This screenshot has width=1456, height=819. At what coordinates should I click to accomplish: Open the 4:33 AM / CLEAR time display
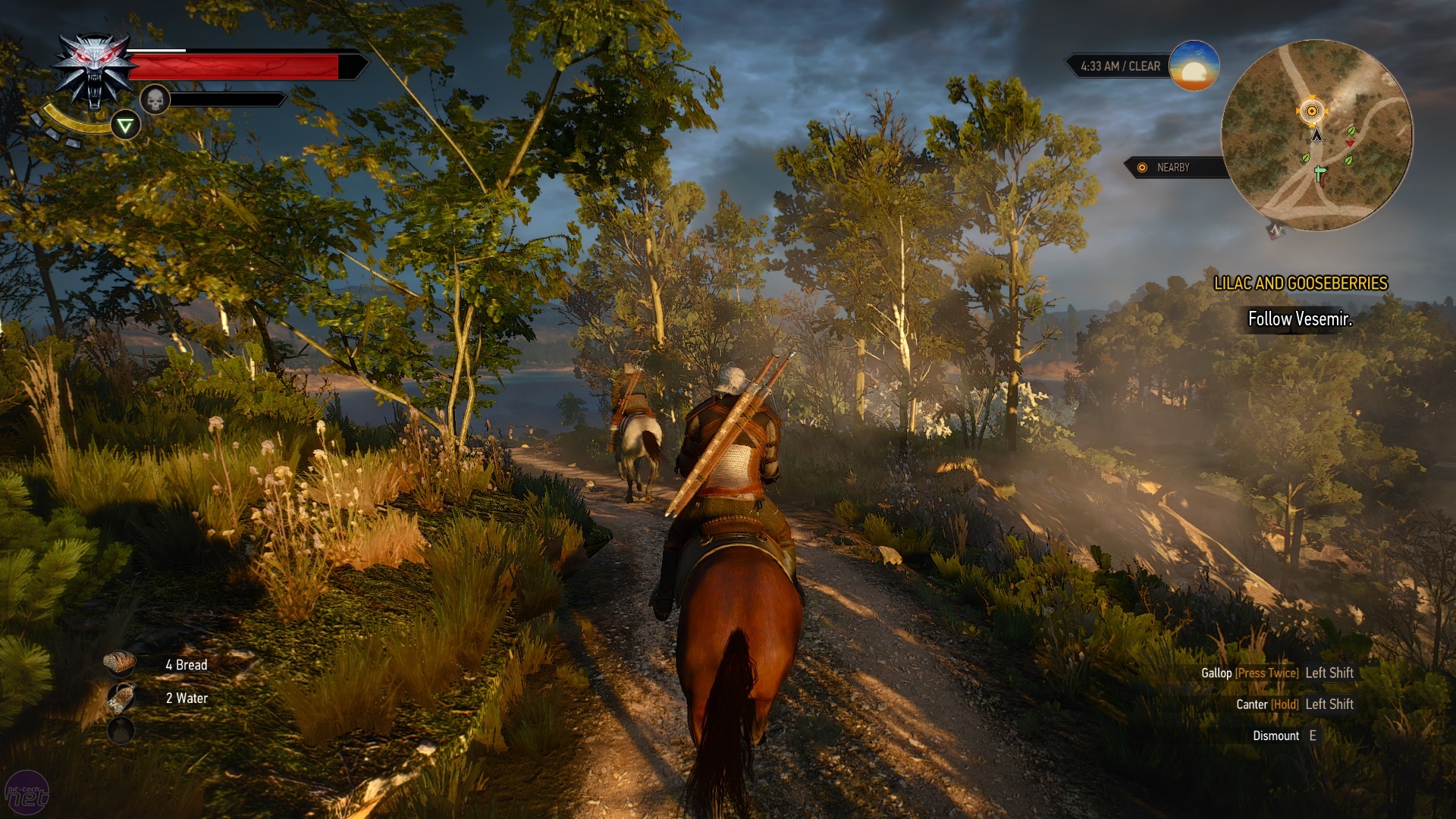point(1120,67)
